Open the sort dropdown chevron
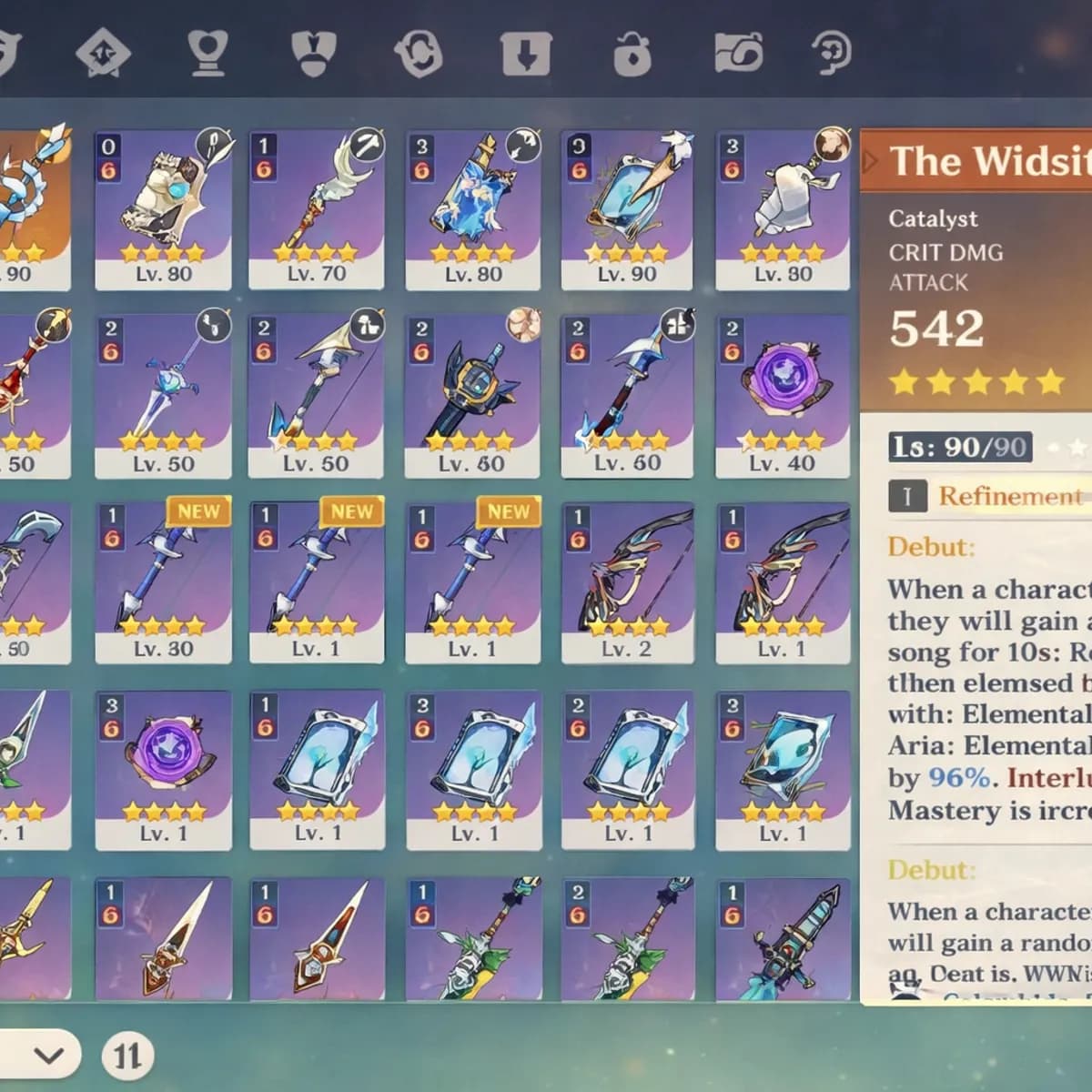The height and width of the screenshot is (1092, 1092). [48, 1056]
